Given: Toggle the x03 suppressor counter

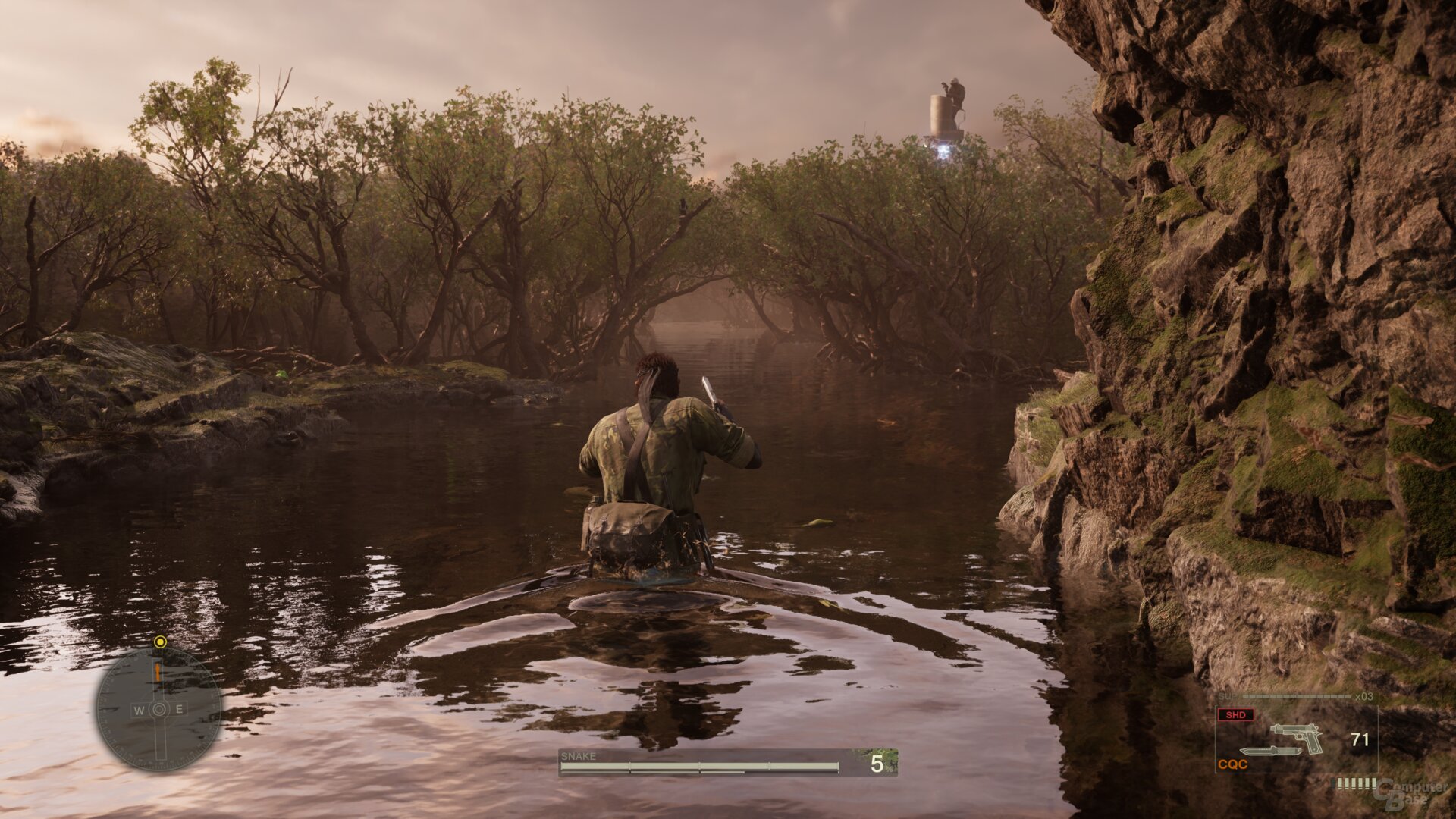Looking at the screenshot, I should point(1363,696).
